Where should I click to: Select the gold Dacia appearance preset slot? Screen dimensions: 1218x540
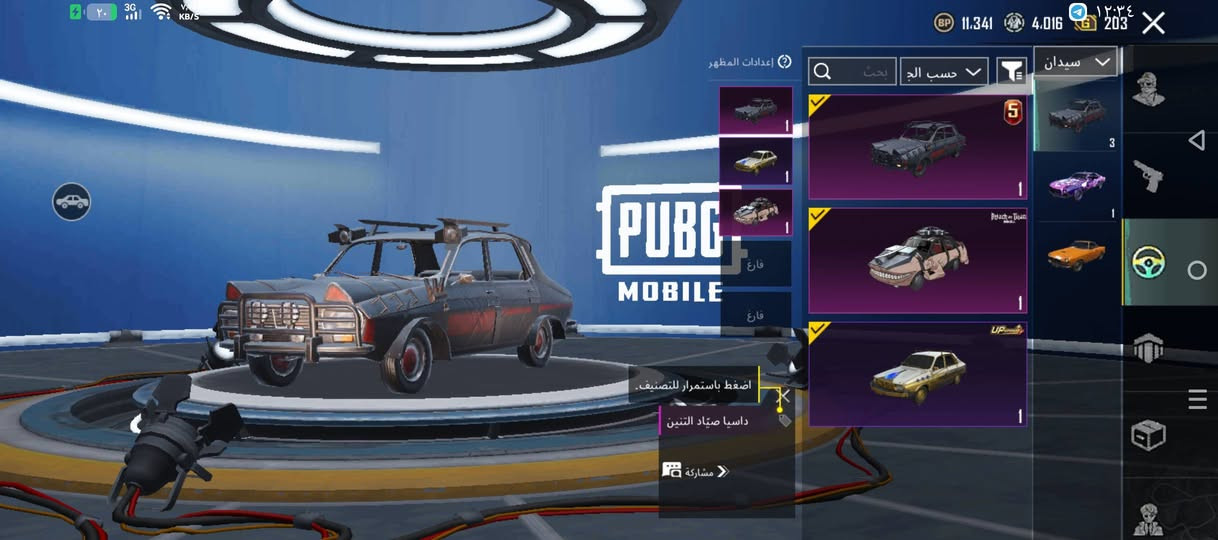[755, 161]
